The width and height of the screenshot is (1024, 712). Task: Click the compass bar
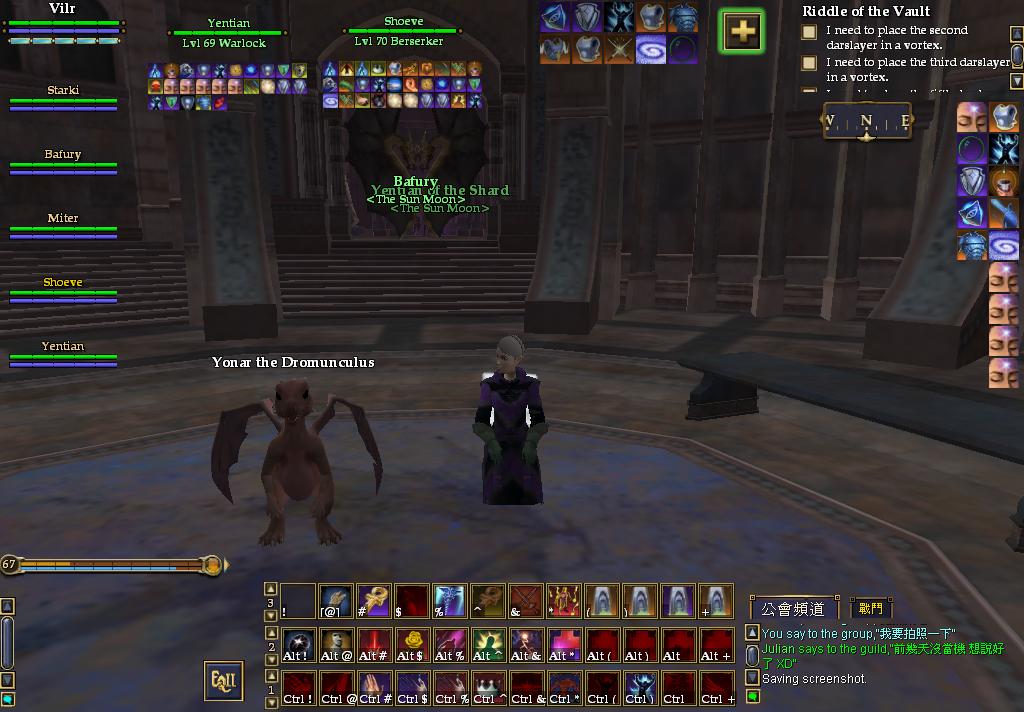(867, 122)
